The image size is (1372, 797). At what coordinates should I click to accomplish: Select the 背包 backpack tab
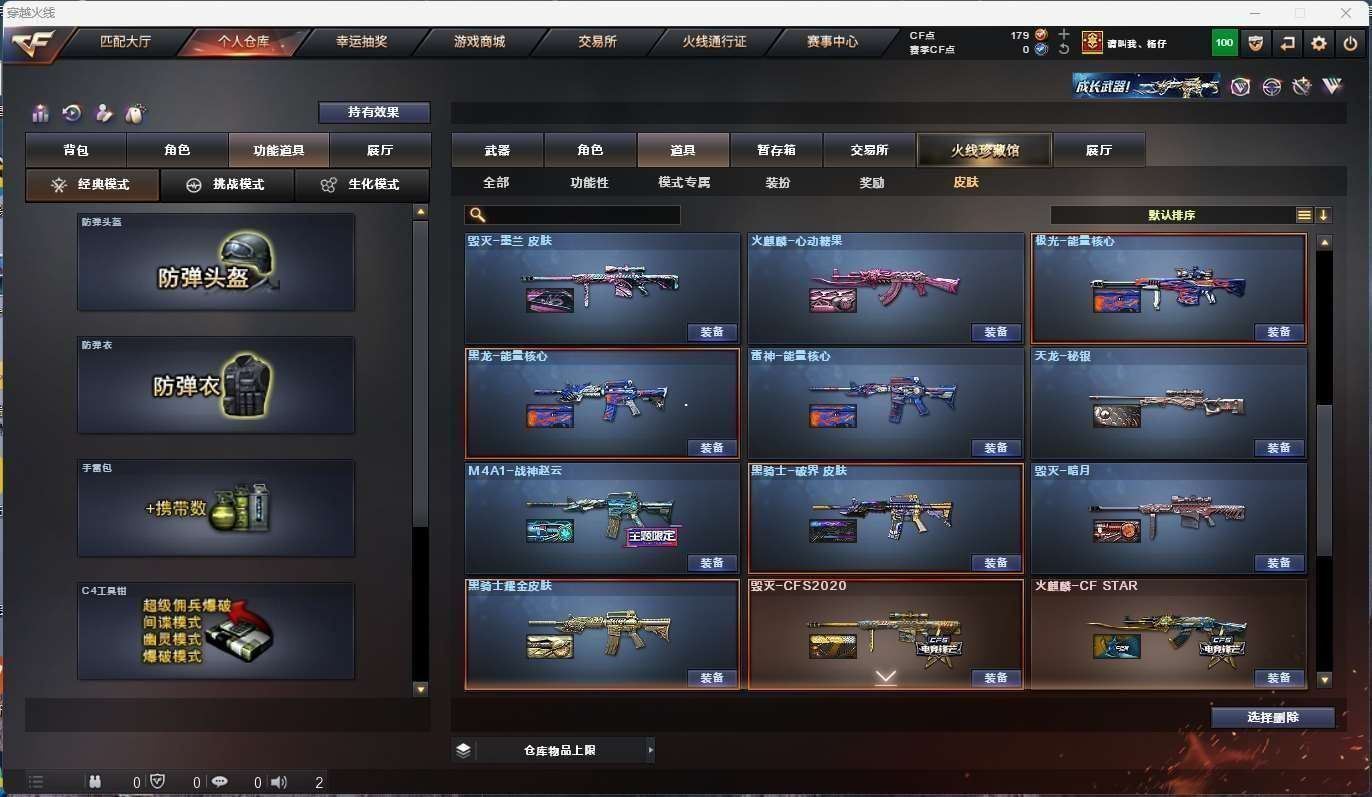(x=76, y=150)
